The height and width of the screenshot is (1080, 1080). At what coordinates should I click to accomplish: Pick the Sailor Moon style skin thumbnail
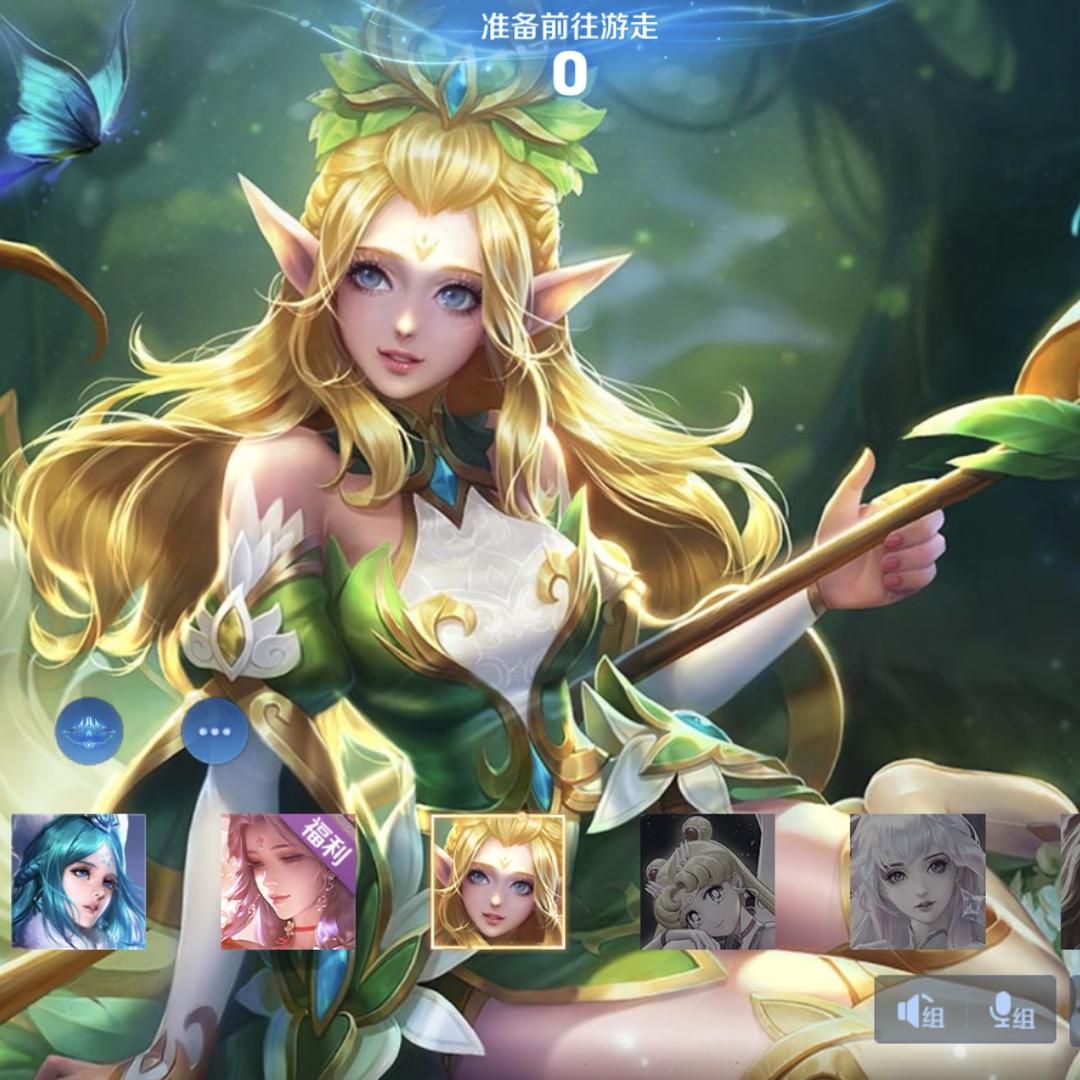(707, 881)
